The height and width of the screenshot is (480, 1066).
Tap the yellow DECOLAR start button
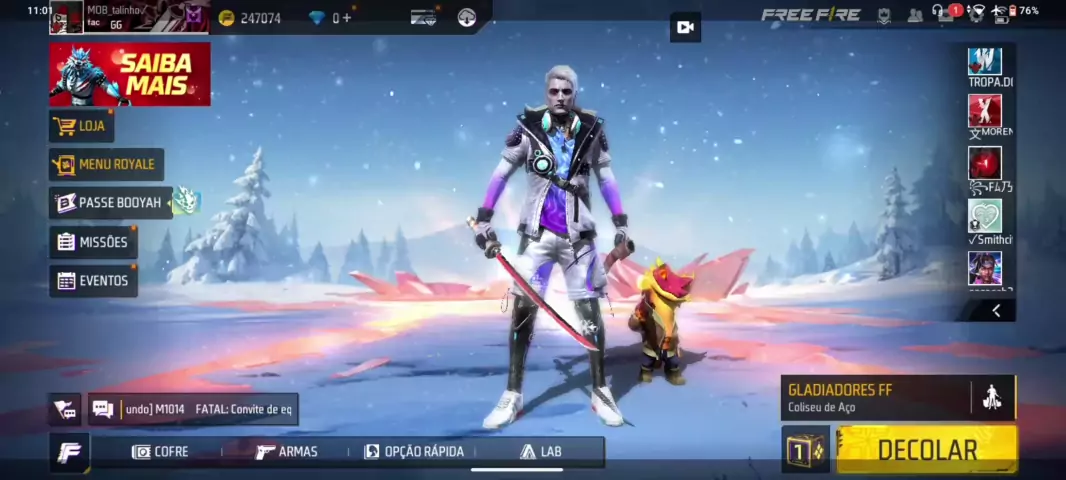[926, 449]
